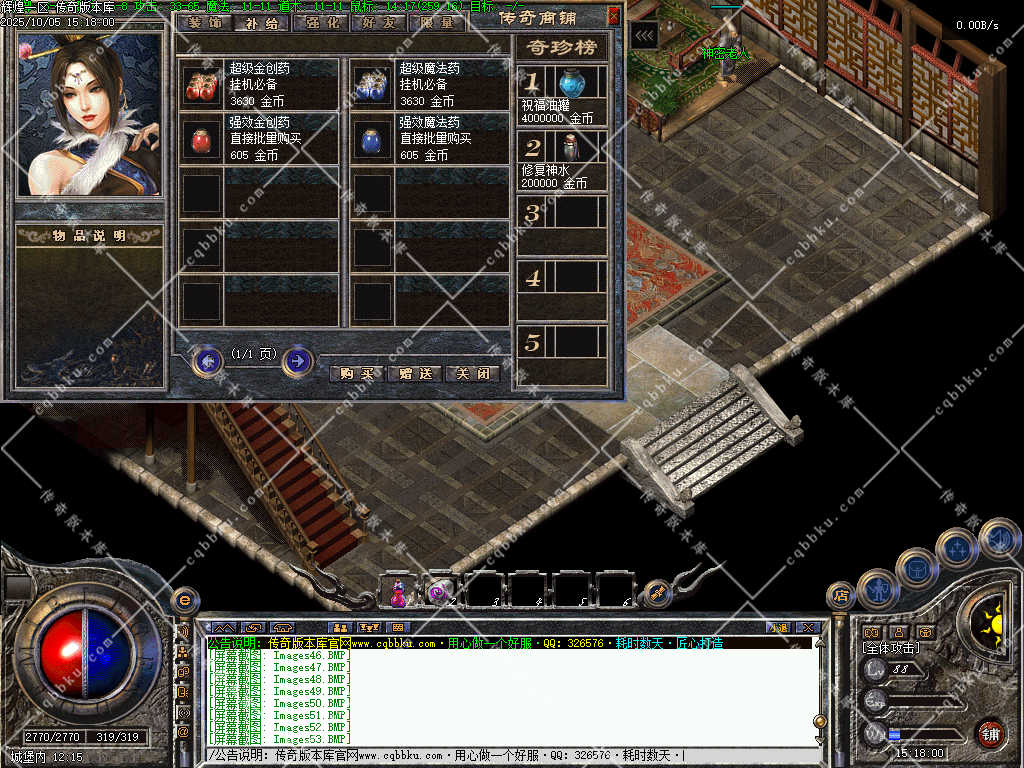Open the shop via the round 店 icon

coord(841,596)
